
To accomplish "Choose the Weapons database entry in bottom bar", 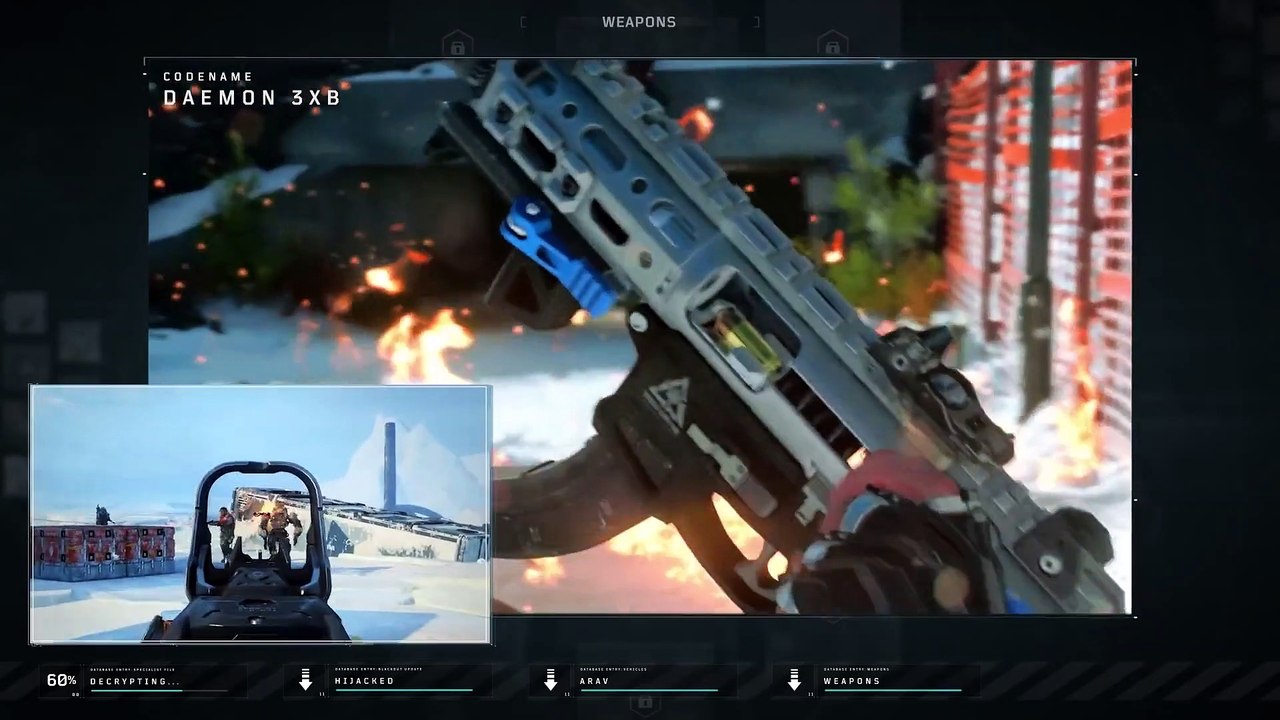I will (891, 681).
